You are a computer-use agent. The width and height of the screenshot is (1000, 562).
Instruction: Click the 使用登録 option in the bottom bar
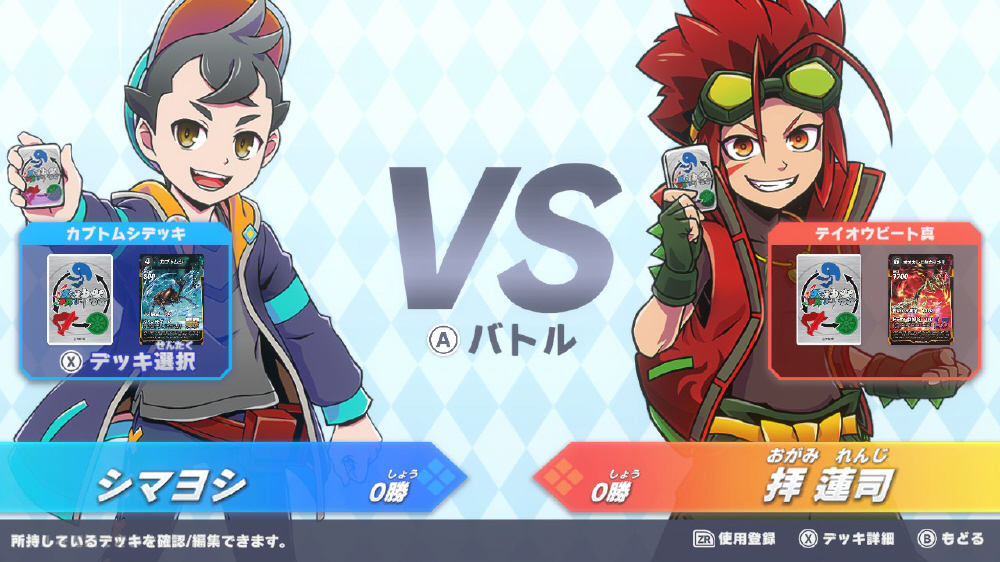tap(735, 539)
